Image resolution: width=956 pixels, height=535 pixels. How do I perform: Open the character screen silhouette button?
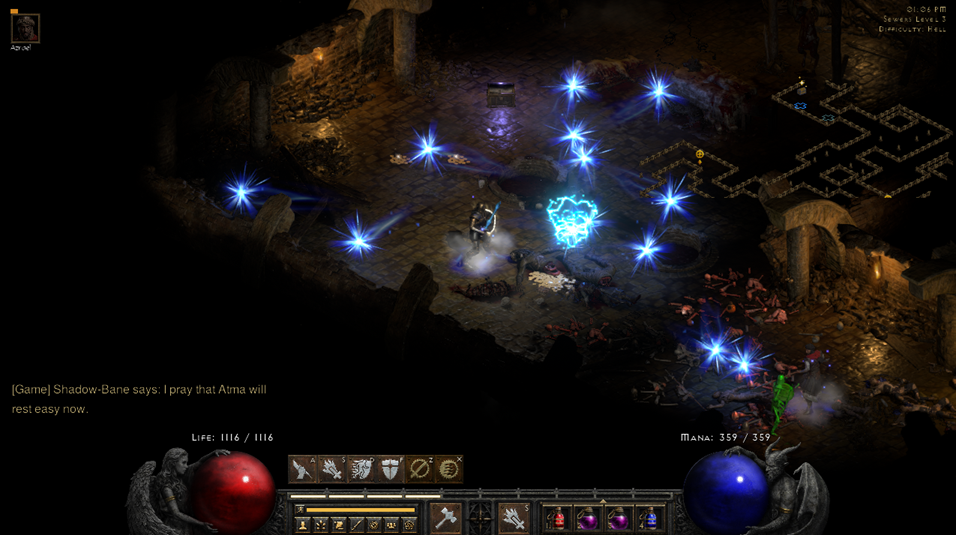coord(303,524)
